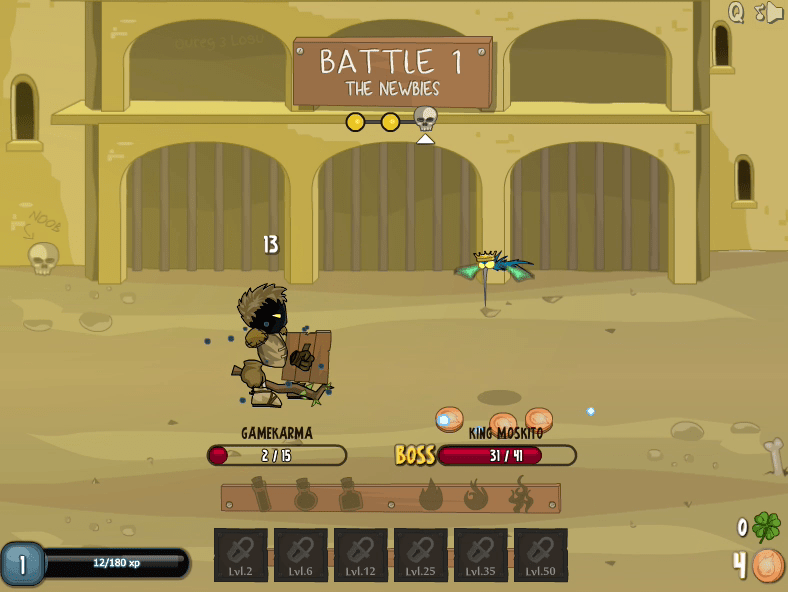Image resolution: width=788 pixels, height=592 pixels.
Task: Select the locked Lvl.25 skill slot
Action: tap(421, 555)
